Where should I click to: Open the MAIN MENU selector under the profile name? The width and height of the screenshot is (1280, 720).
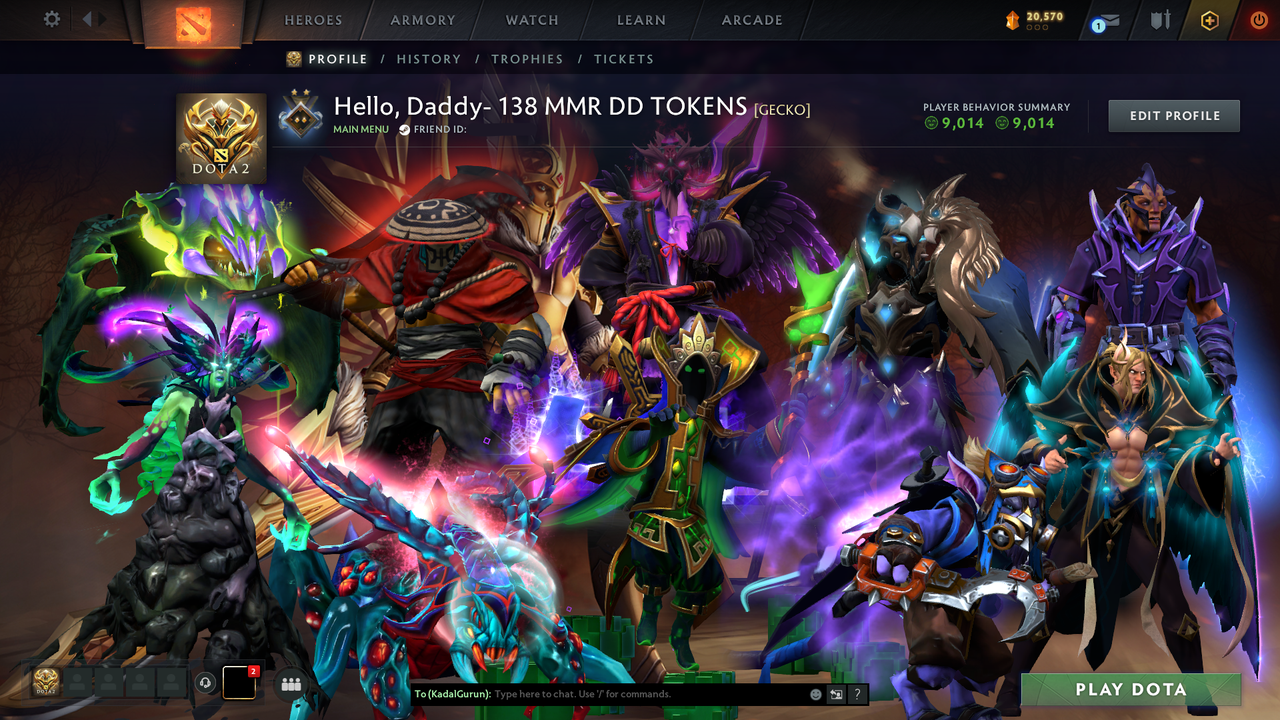click(x=360, y=129)
